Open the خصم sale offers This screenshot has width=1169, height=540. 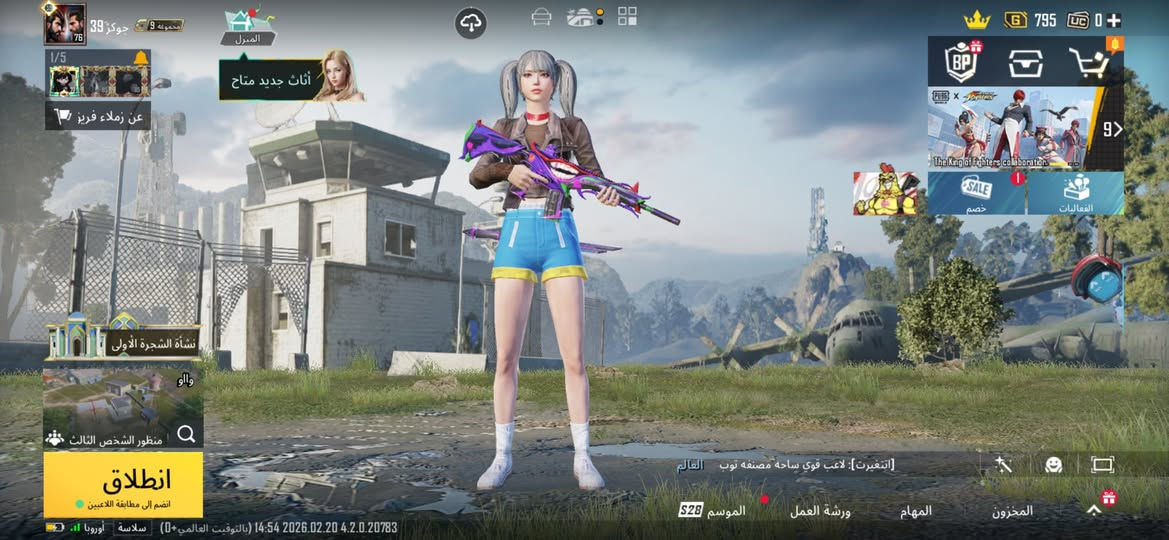(x=976, y=193)
